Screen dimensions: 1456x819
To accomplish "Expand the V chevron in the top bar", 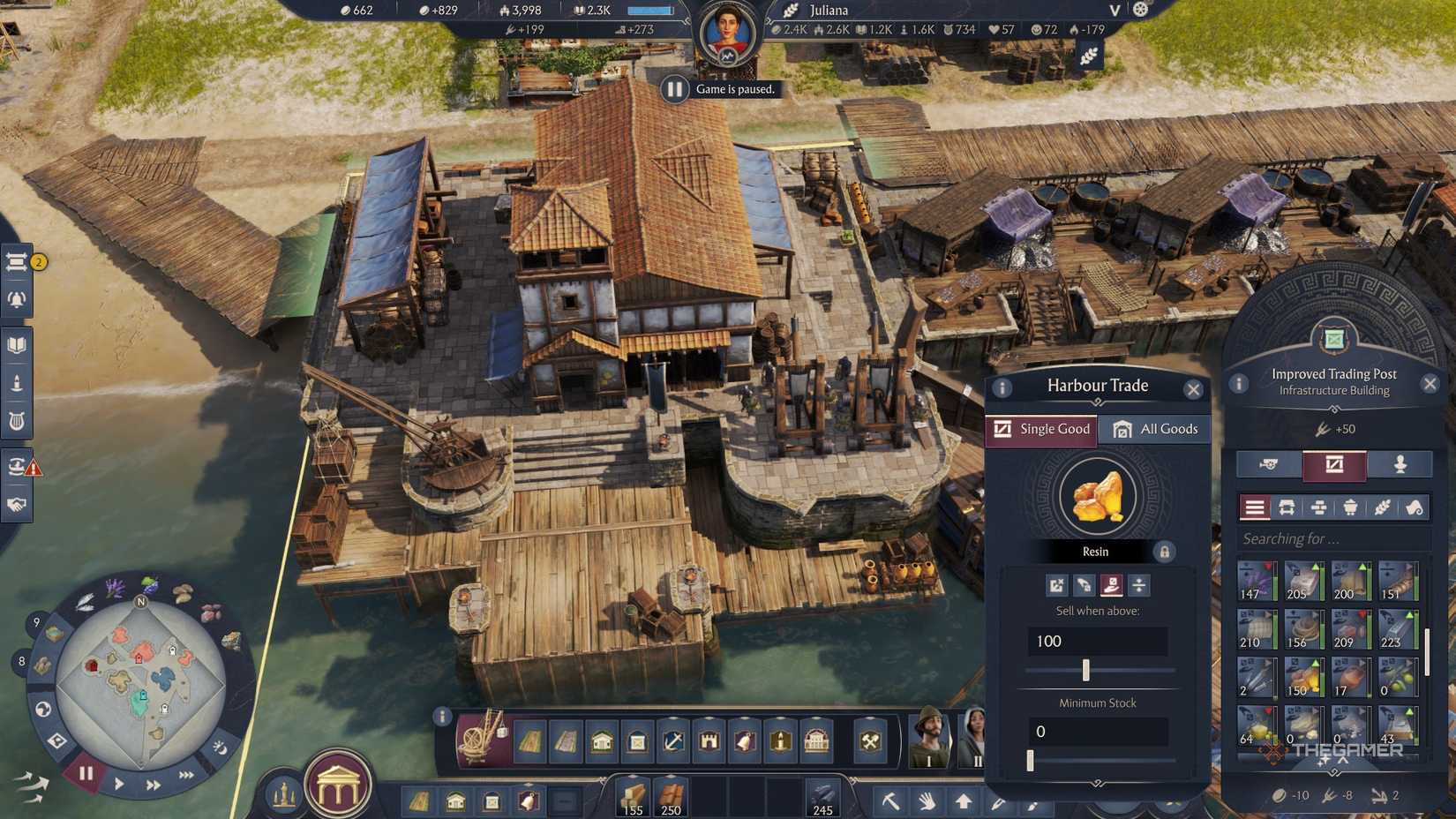I will (1113, 11).
